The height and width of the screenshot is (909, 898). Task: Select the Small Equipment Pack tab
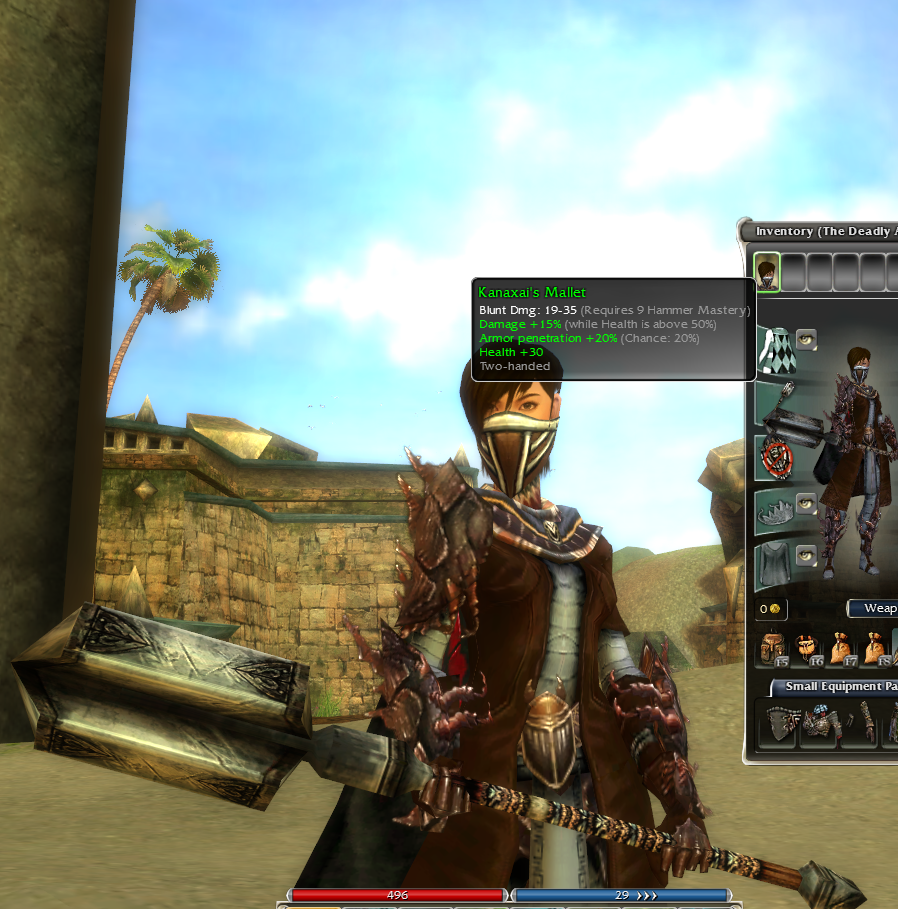click(834, 687)
